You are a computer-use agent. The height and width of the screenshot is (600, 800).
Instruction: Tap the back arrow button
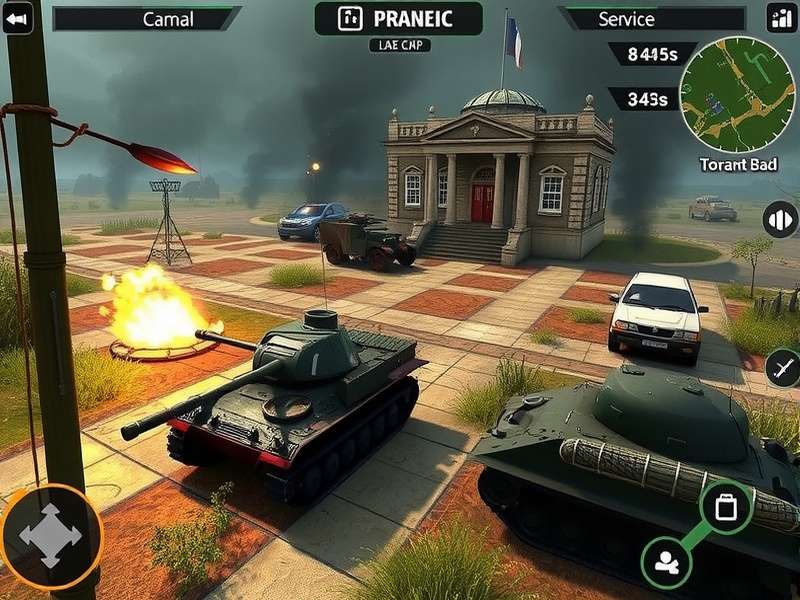click(x=17, y=17)
